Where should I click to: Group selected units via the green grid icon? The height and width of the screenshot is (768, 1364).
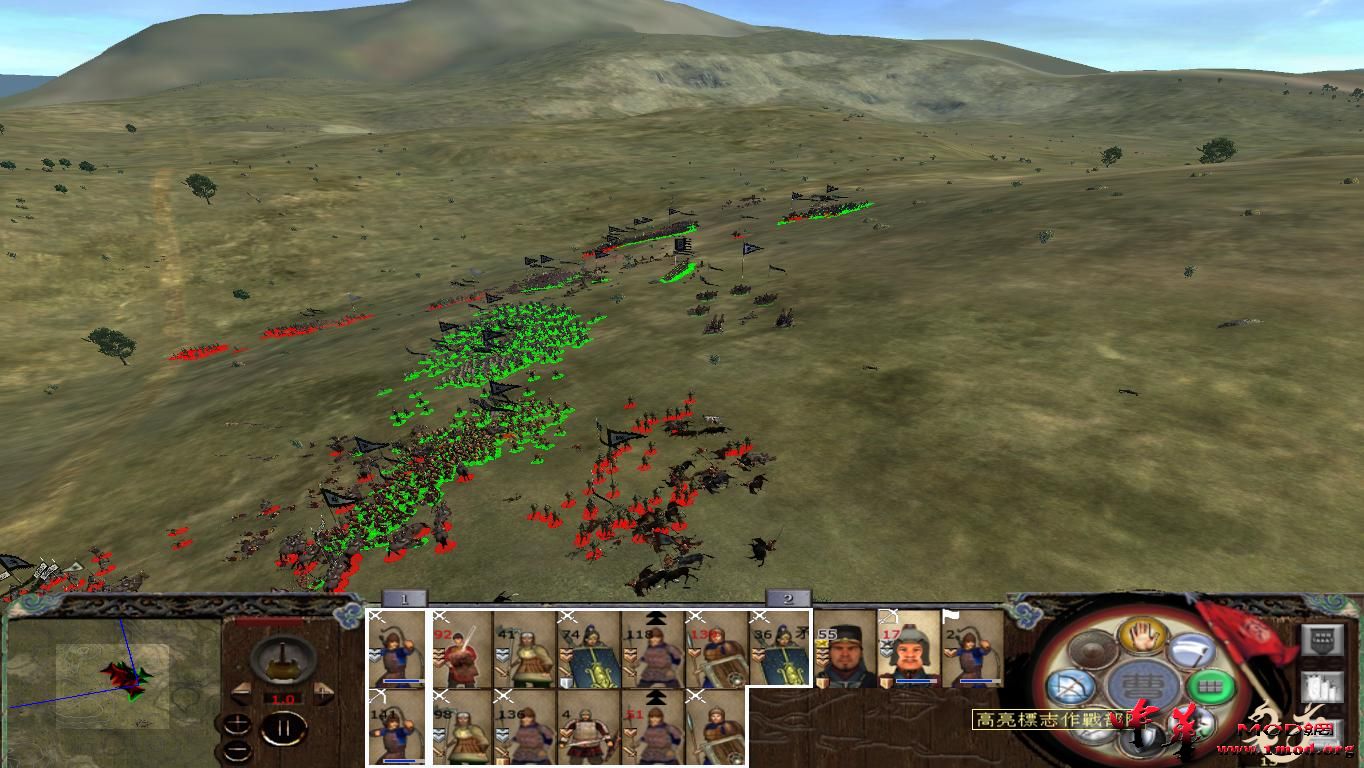(1211, 686)
